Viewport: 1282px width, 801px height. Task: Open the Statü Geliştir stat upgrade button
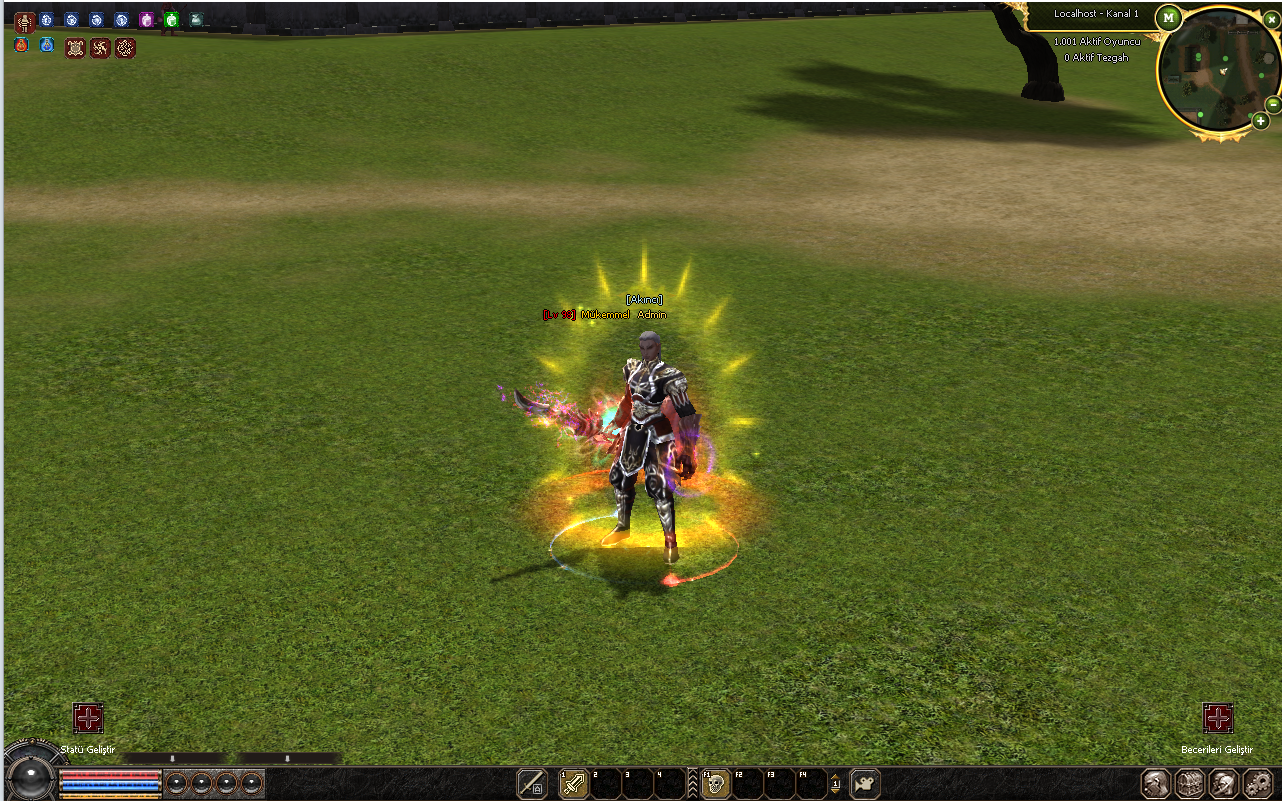[x=88, y=718]
